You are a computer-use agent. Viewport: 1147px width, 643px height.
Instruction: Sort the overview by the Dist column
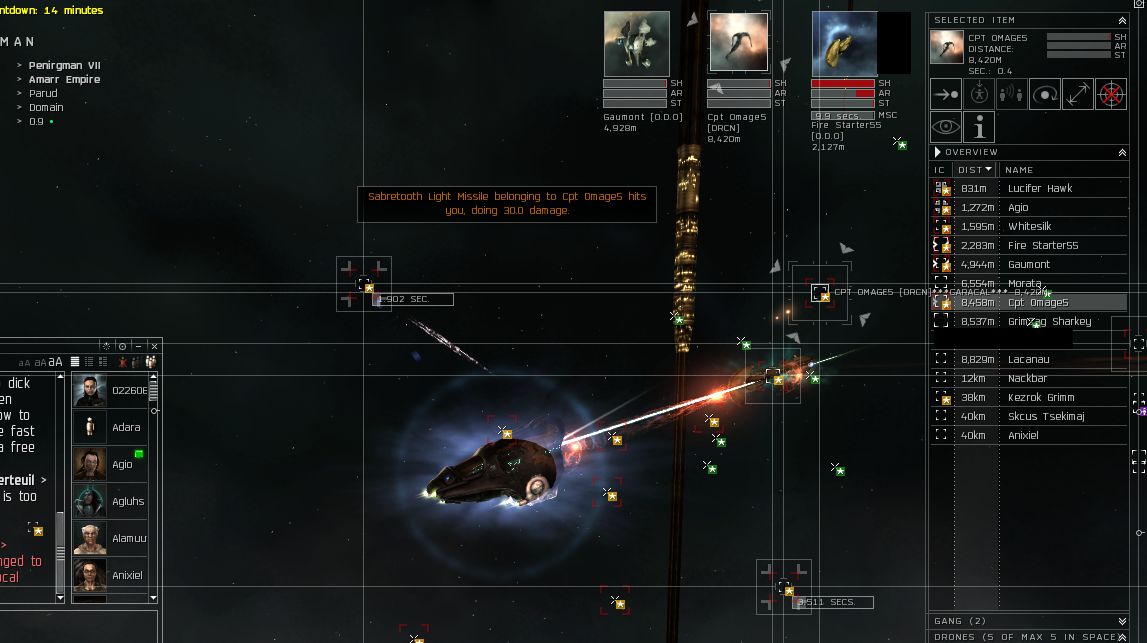pos(973,170)
